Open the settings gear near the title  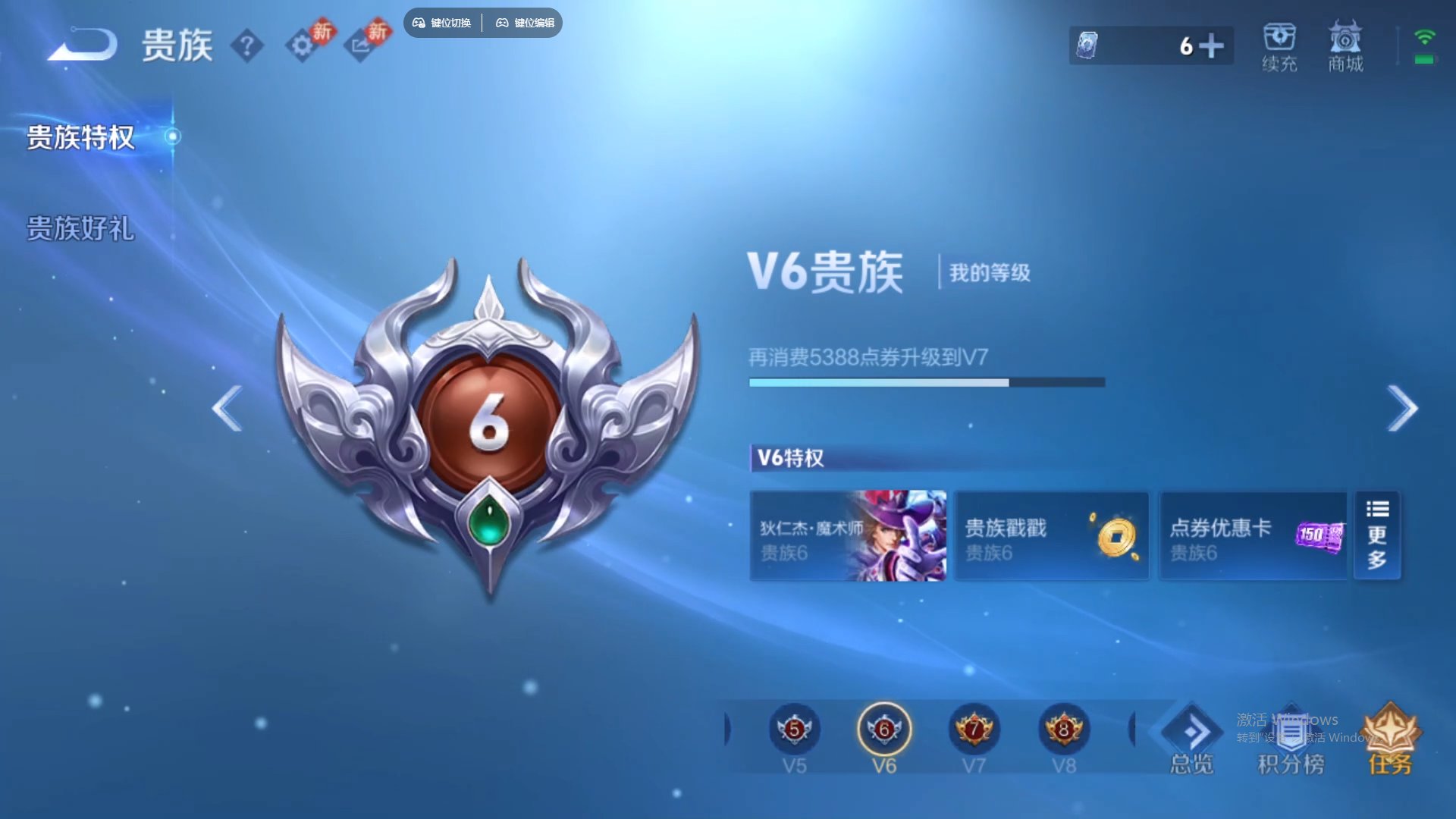click(x=303, y=45)
